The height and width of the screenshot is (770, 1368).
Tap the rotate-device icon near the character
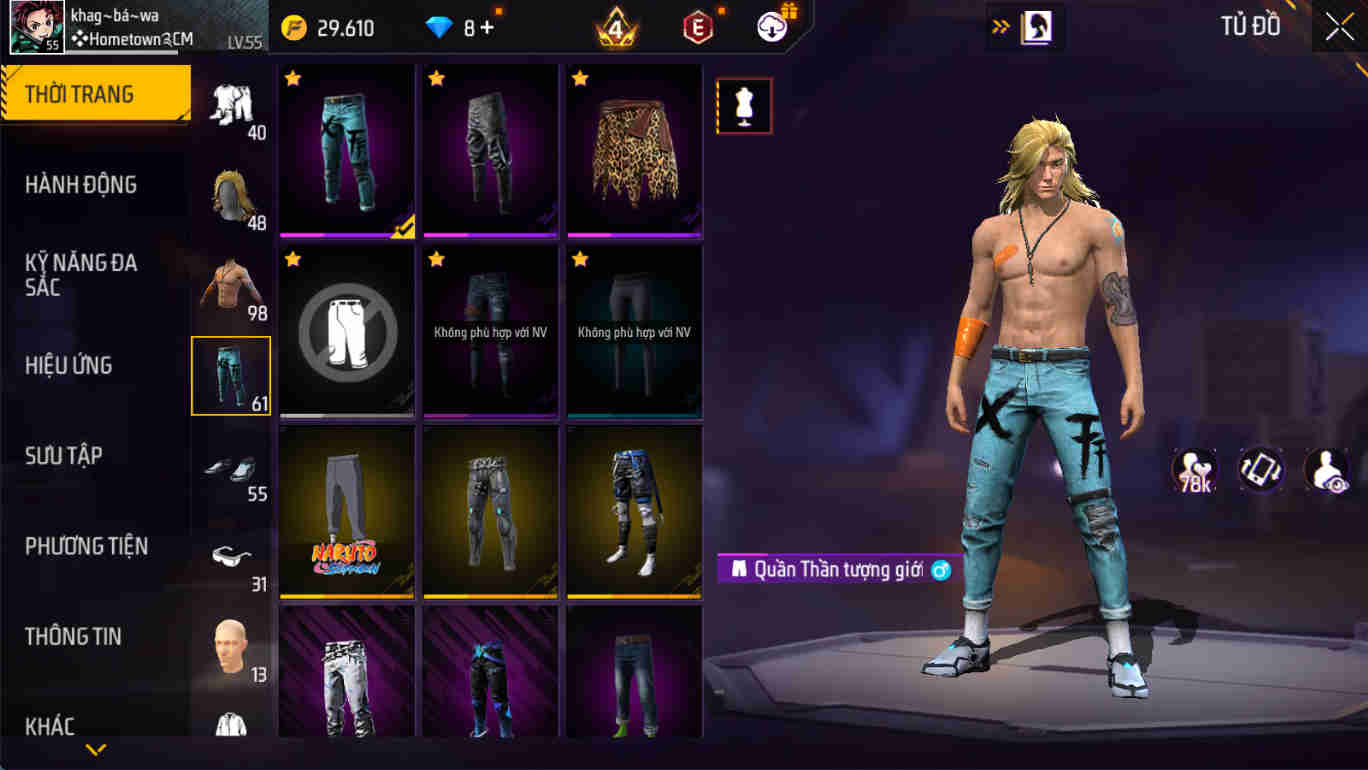pyautogui.click(x=1261, y=468)
